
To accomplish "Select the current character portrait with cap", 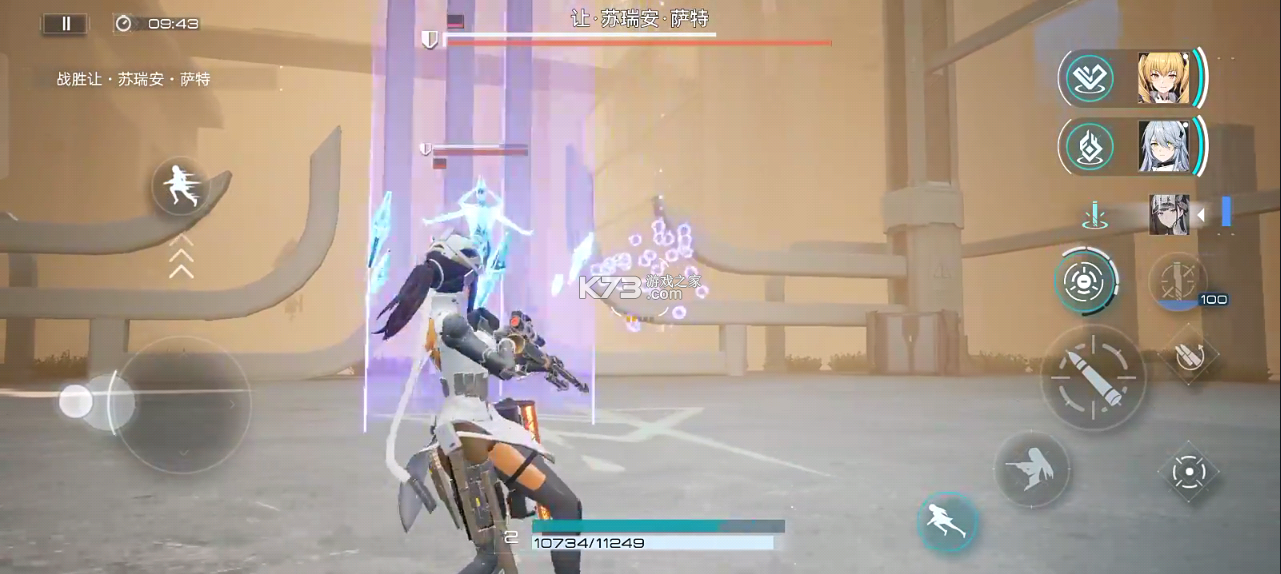I will coord(1169,214).
